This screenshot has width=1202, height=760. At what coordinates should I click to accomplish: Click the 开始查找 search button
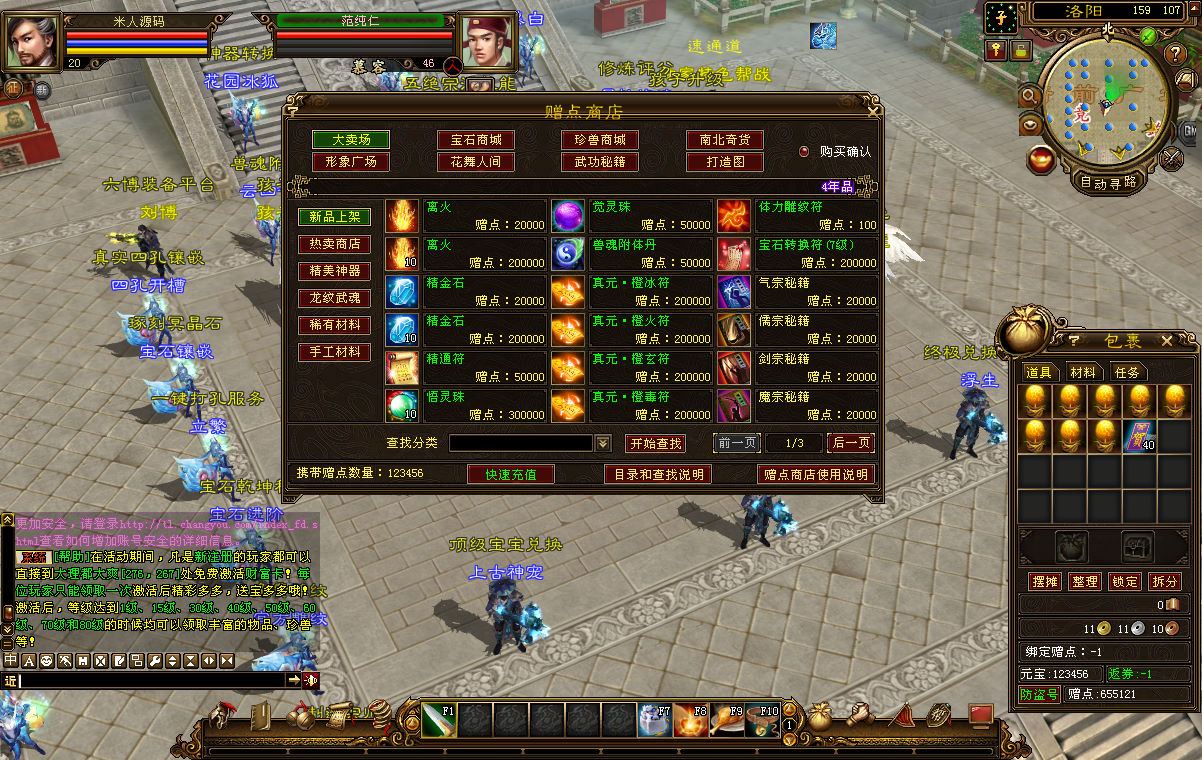coord(656,443)
